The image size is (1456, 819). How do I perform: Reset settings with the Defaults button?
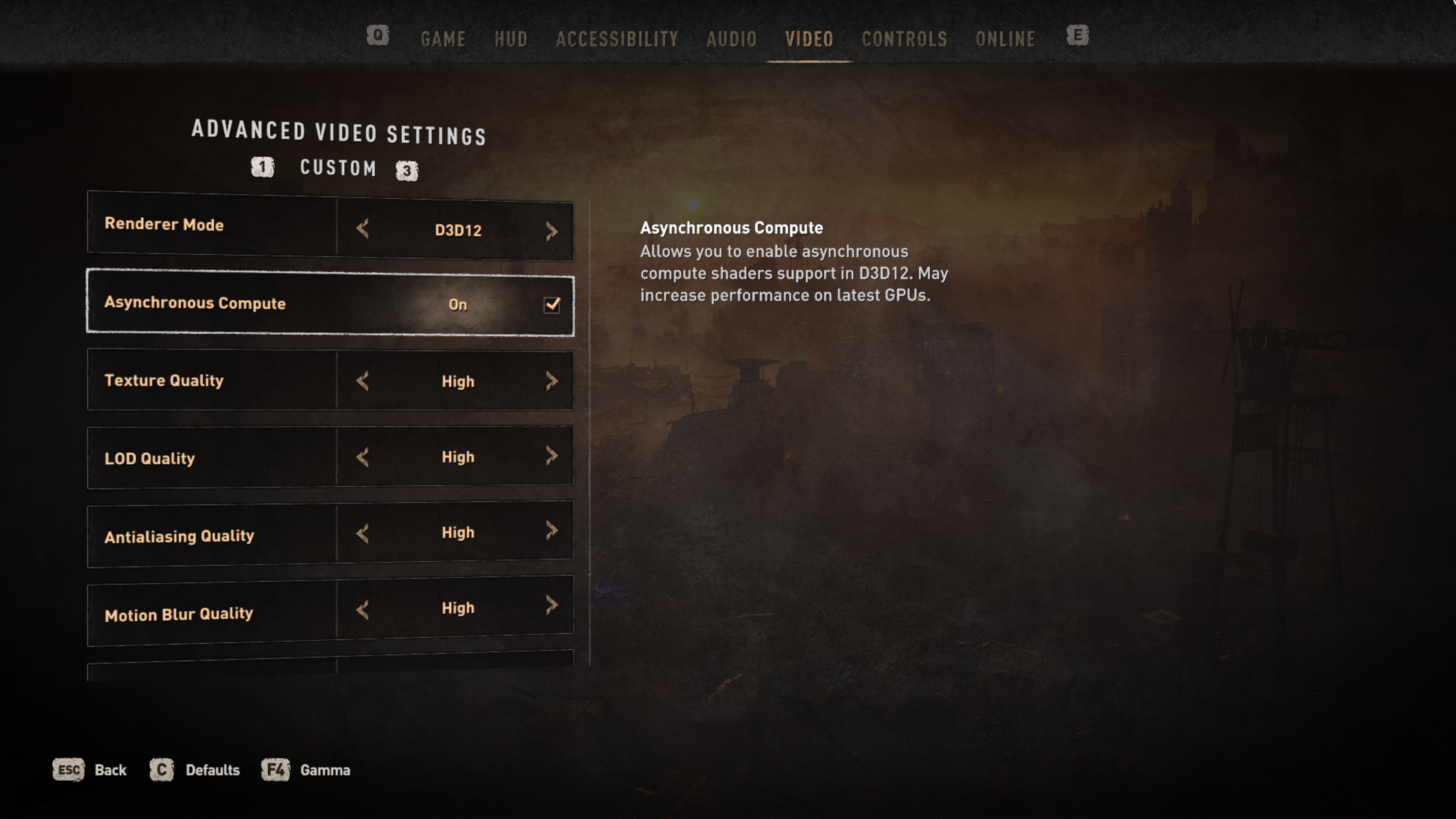[195, 770]
